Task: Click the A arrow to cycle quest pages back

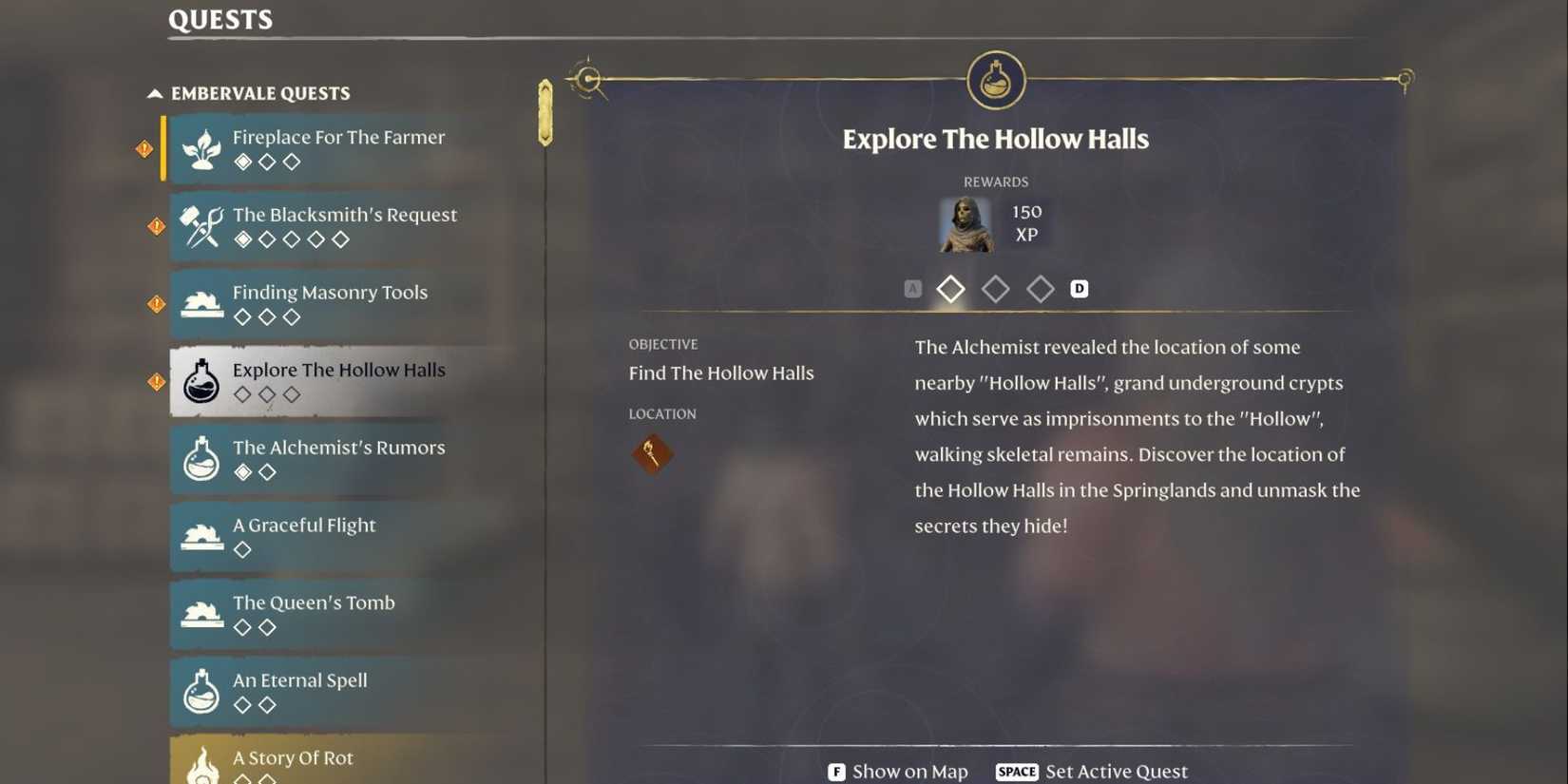Action: 913,288
